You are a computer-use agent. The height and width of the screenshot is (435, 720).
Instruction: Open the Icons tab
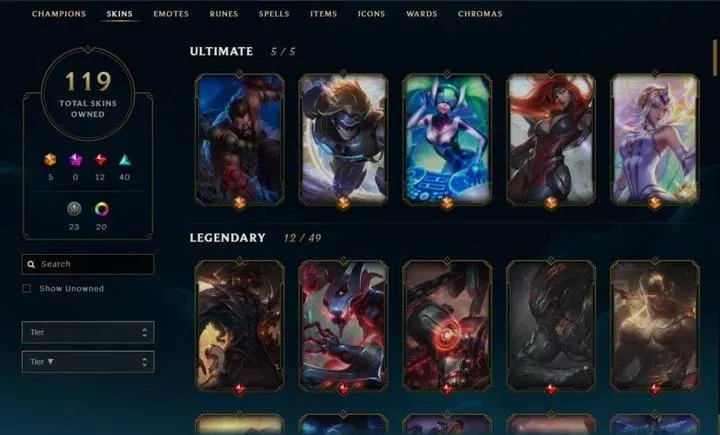click(371, 15)
